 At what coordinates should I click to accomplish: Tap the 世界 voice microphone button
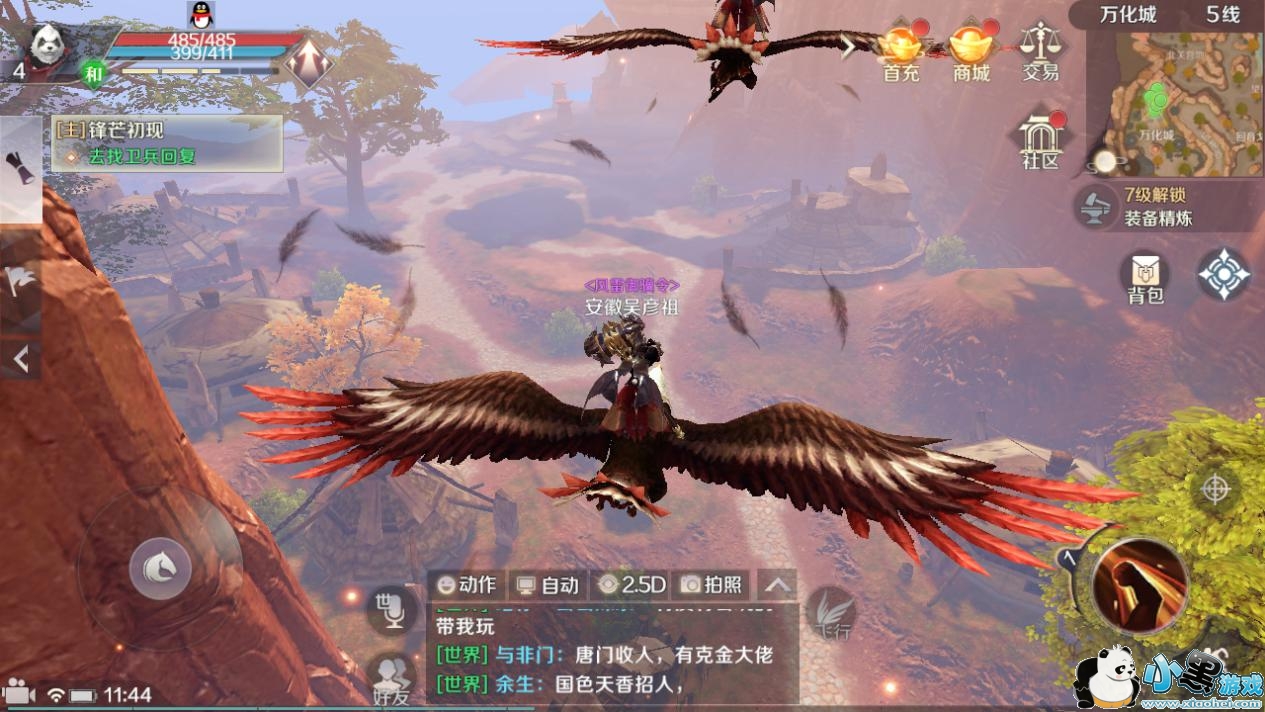click(x=391, y=609)
